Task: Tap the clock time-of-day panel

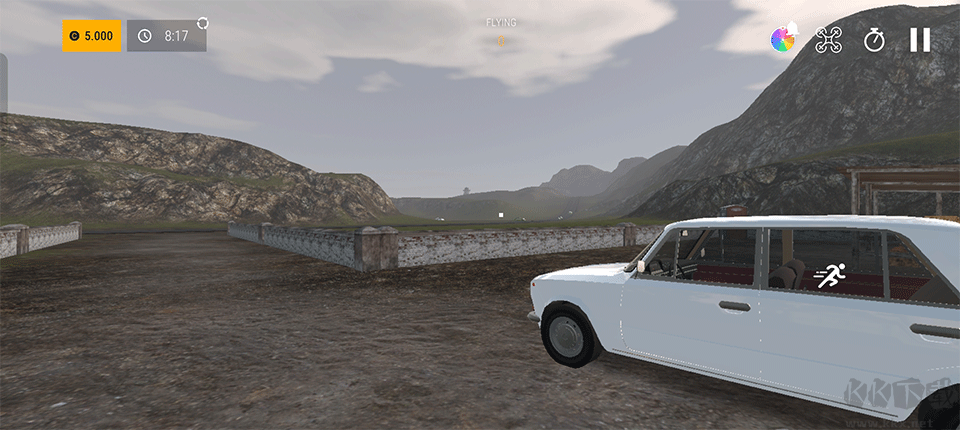Action: pyautogui.click(x=166, y=36)
